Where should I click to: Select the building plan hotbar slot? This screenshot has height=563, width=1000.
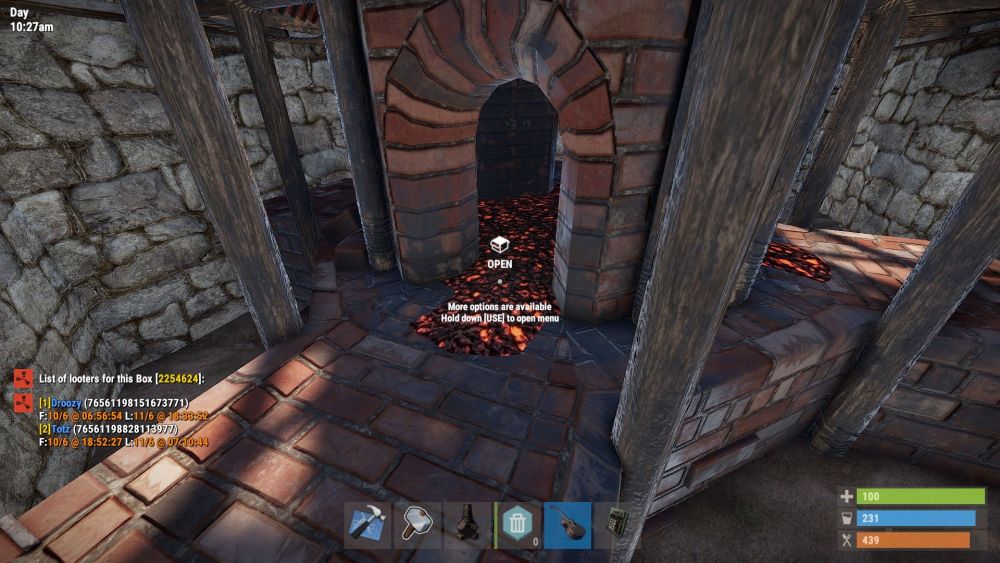pyautogui.click(x=367, y=524)
